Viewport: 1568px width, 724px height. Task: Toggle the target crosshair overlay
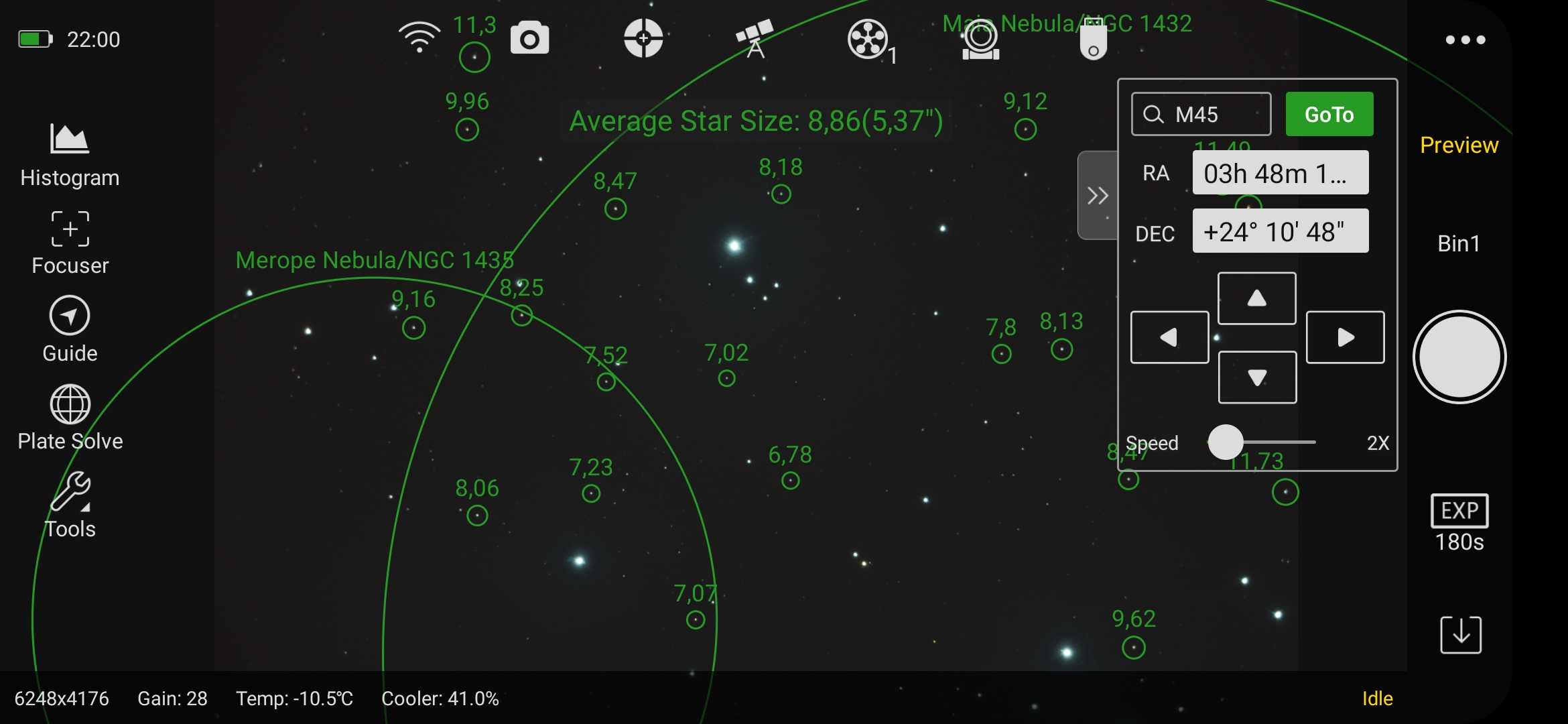click(x=643, y=39)
